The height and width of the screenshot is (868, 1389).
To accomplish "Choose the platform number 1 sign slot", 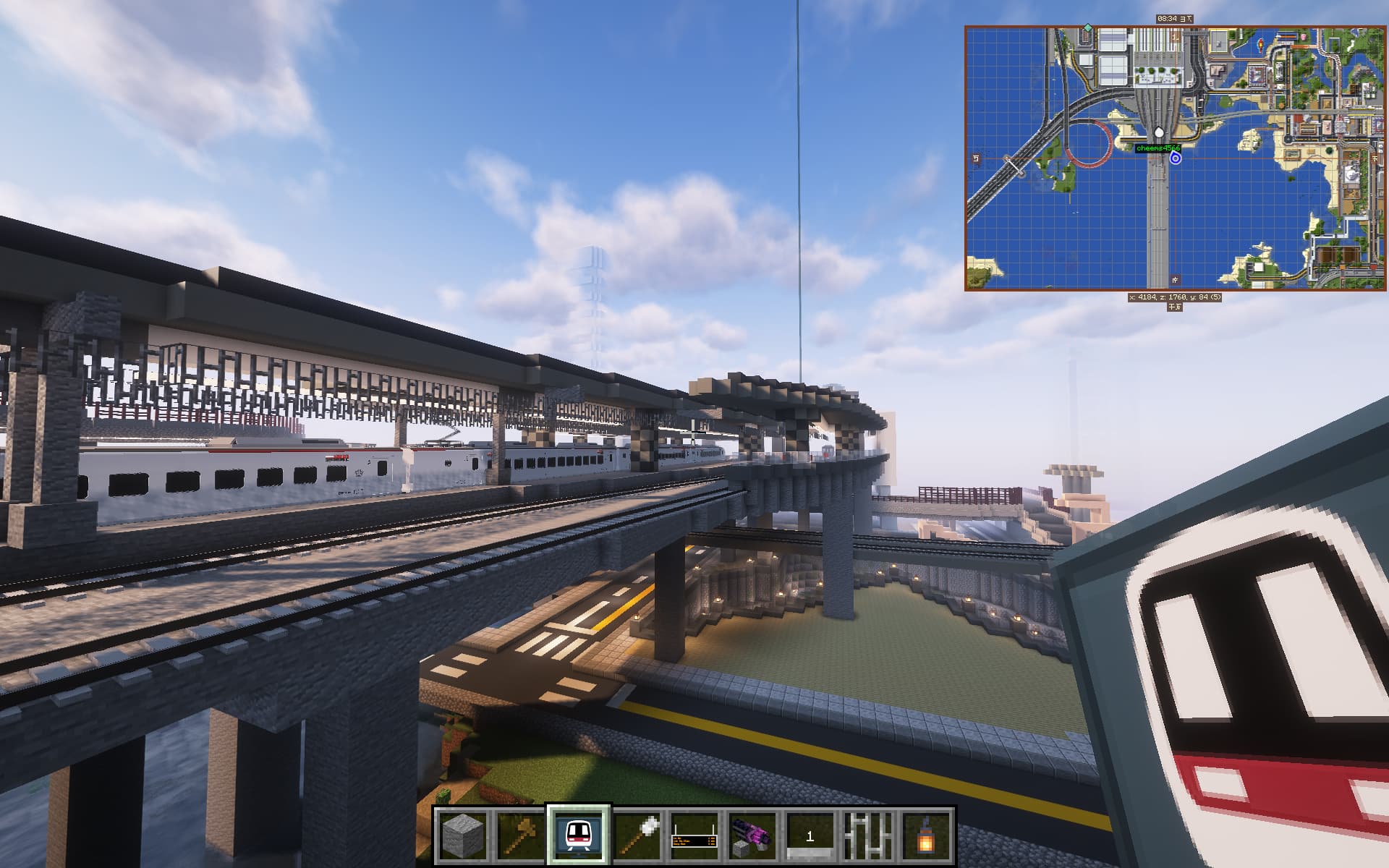I will point(810,836).
